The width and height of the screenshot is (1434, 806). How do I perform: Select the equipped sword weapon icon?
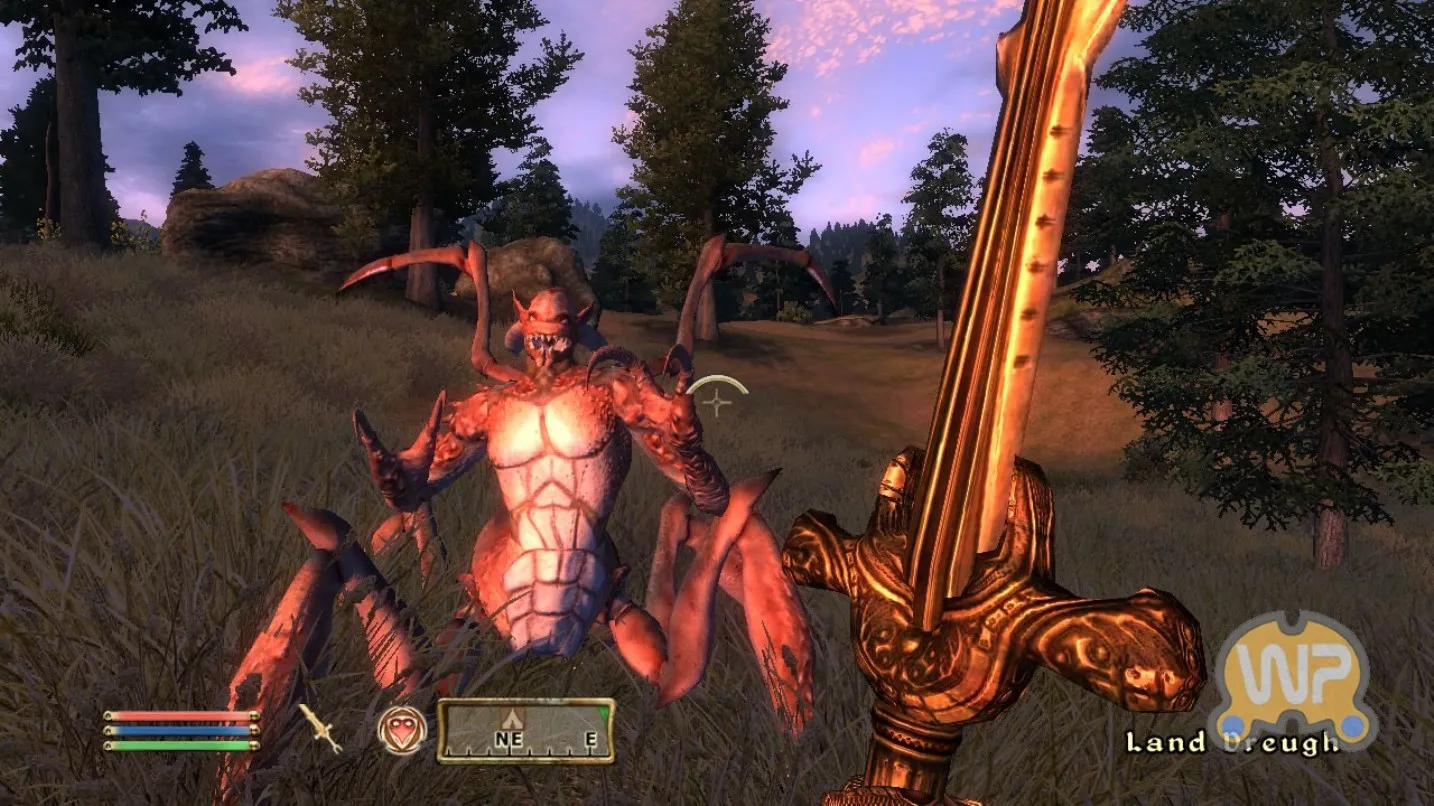[320, 728]
